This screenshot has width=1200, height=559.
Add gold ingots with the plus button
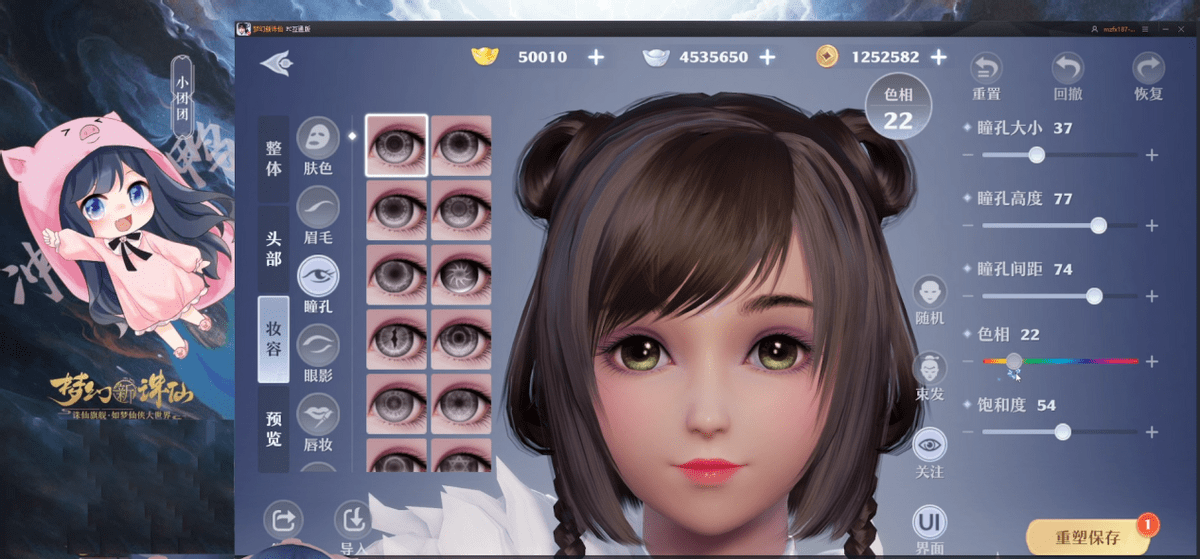click(596, 57)
